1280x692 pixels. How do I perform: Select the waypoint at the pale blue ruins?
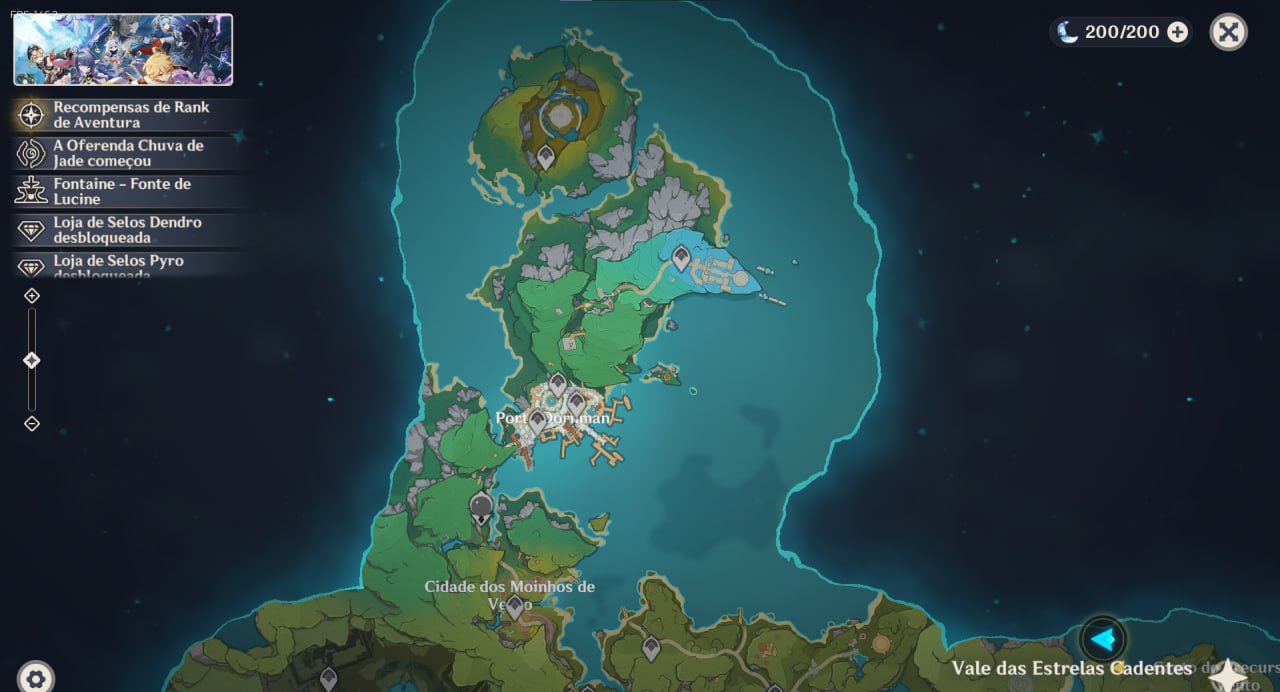[681, 259]
